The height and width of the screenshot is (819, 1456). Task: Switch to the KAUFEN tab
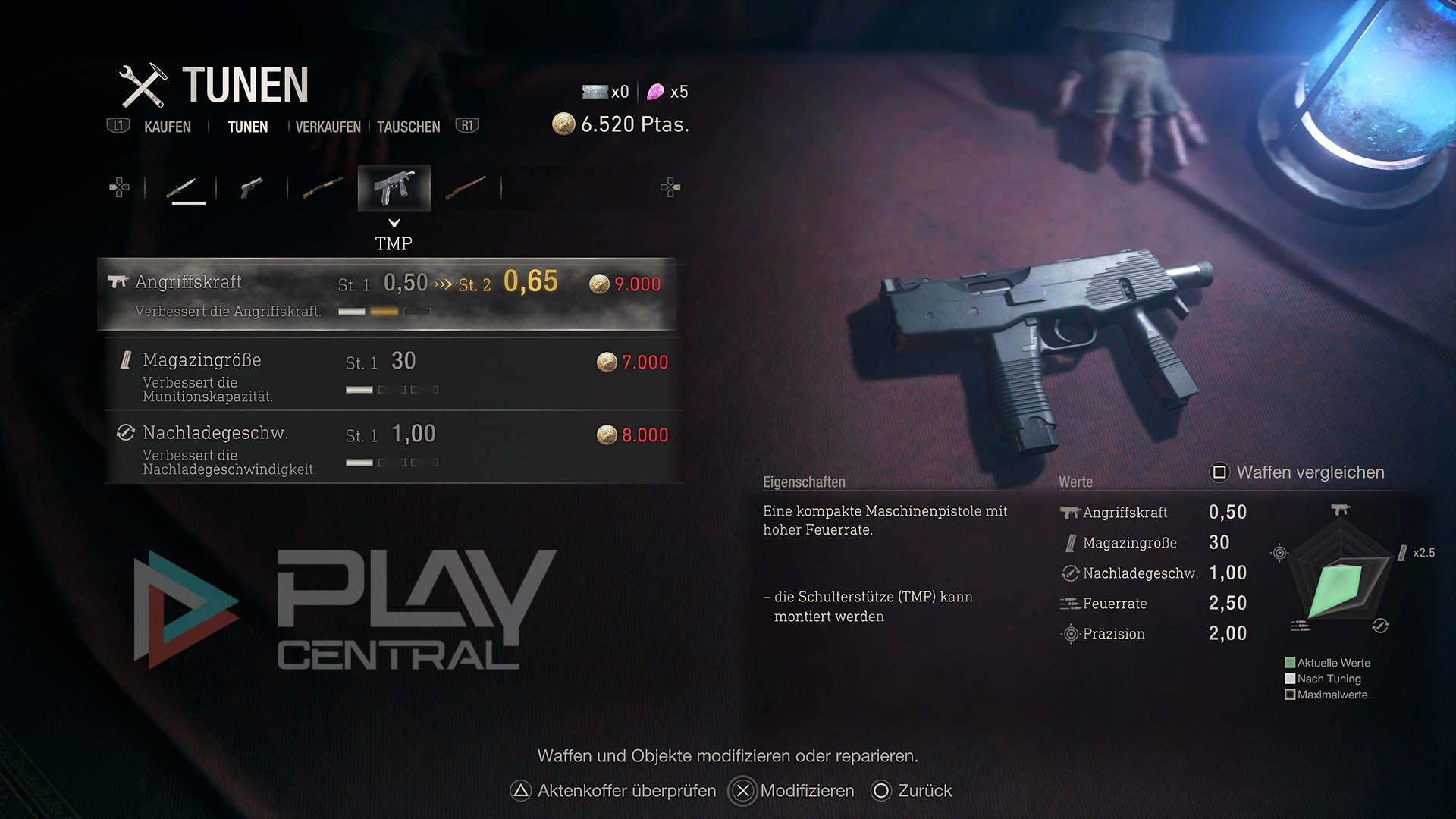click(x=167, y=127)
